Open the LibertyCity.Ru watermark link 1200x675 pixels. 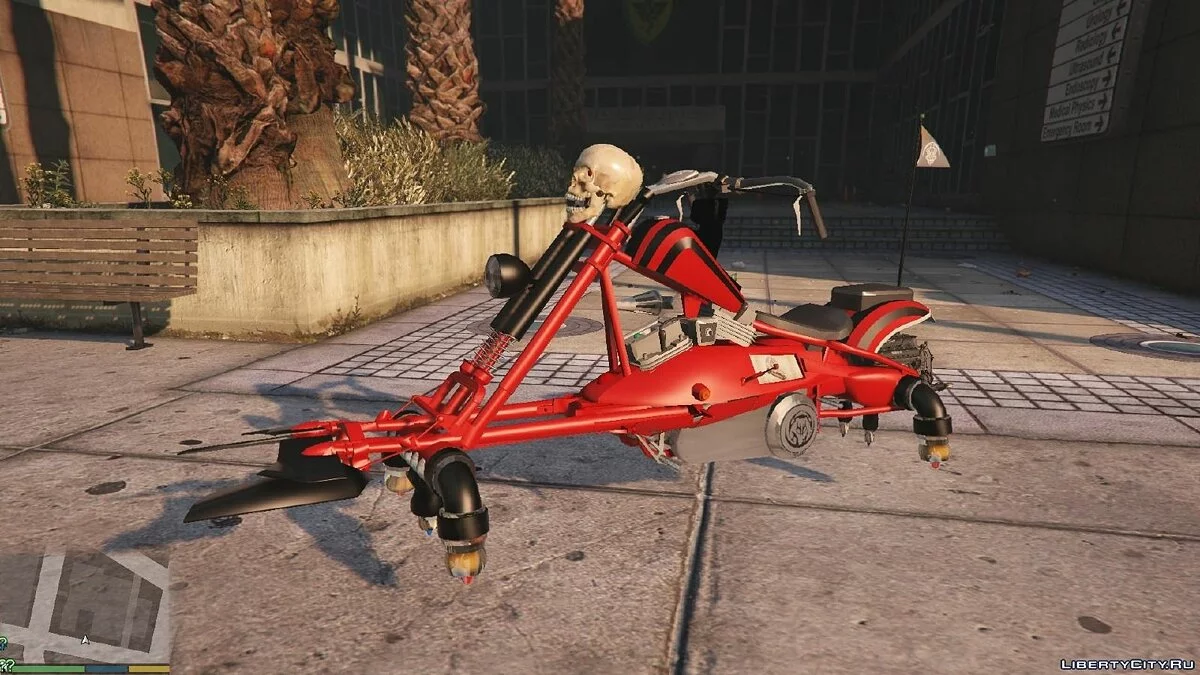1127,663
